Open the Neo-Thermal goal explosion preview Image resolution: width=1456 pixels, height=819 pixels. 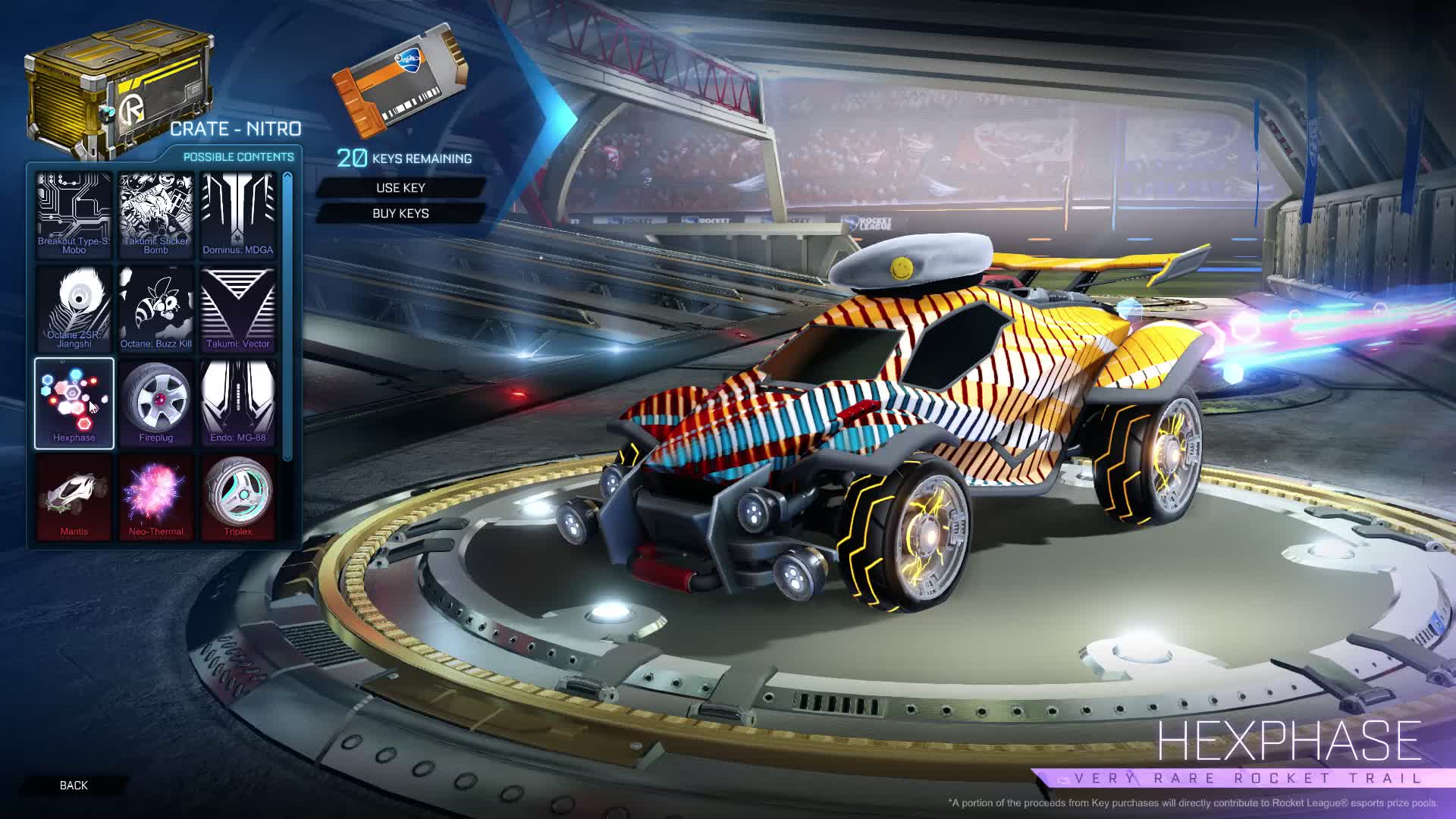tap(157, 496)
